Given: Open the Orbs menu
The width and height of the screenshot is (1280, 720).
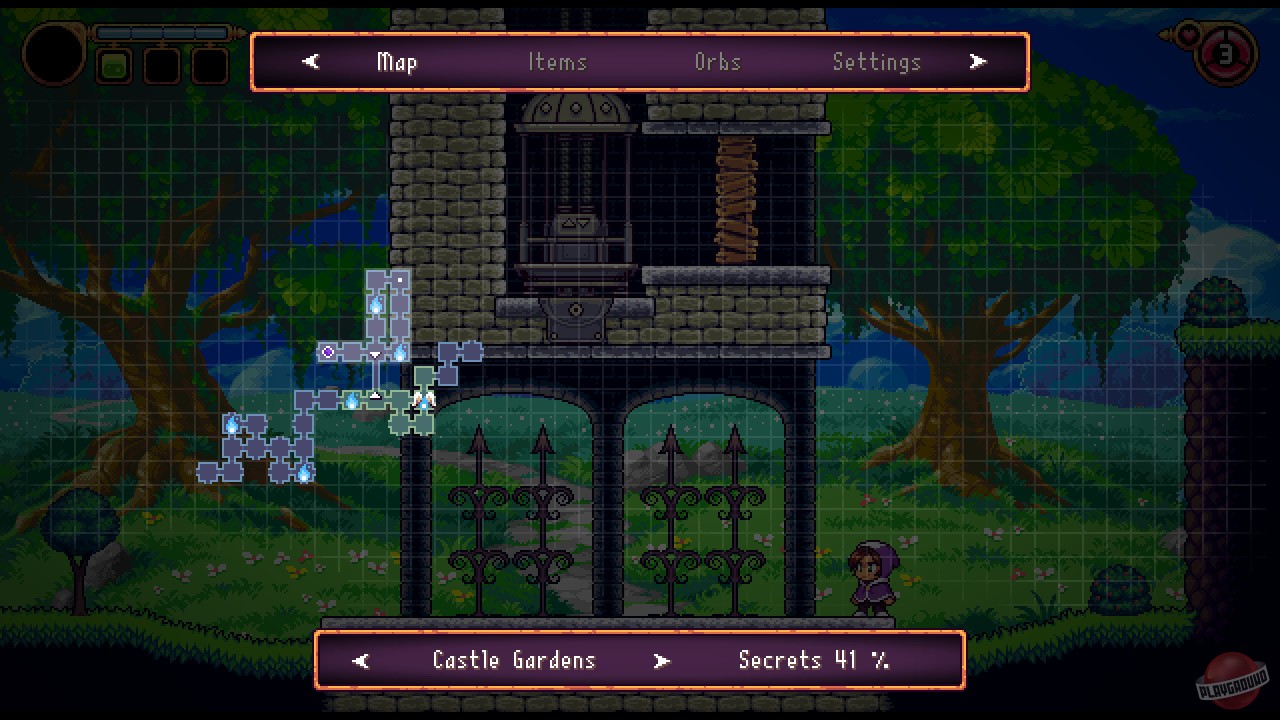Looking at the screenshot, I should (717, 62).
